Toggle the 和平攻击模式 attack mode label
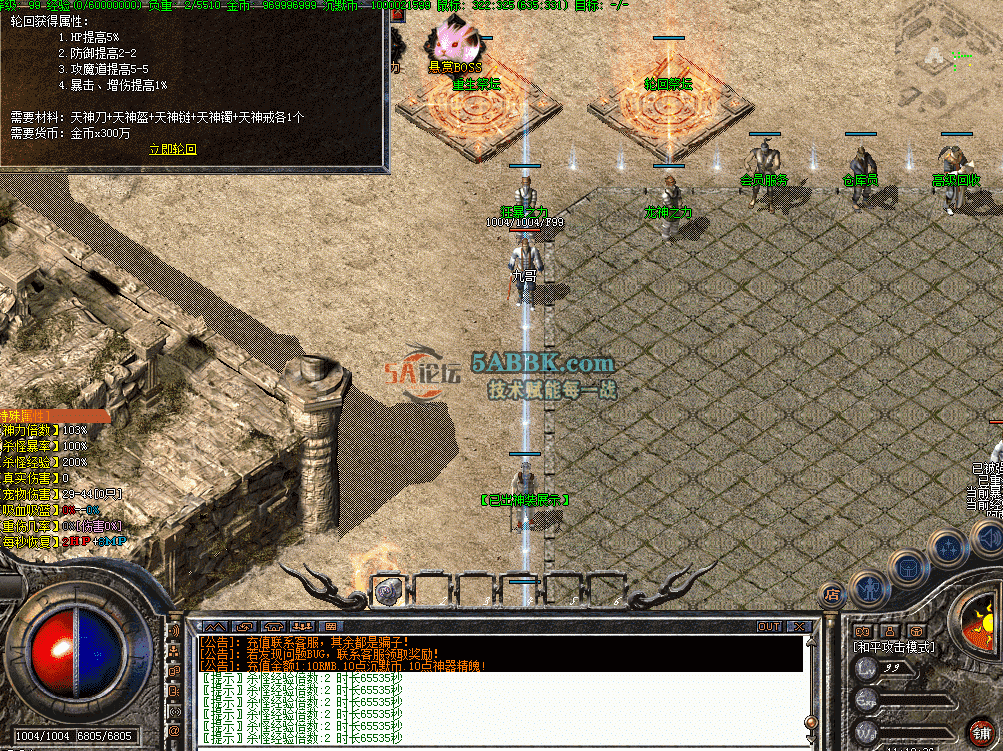This screenshot has height=751, width=1003. [893, 647]
